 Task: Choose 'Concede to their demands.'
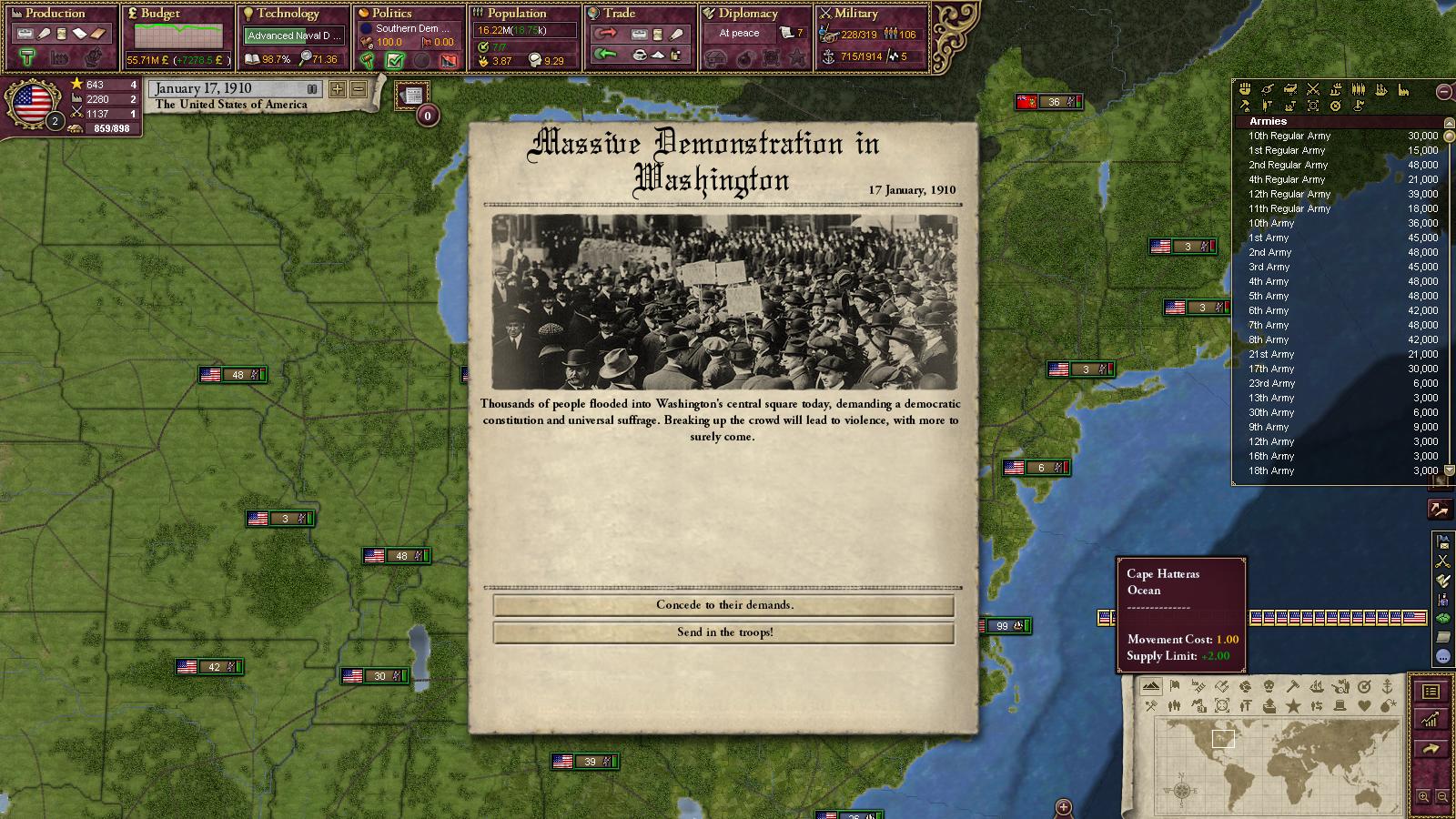[724, 605]
